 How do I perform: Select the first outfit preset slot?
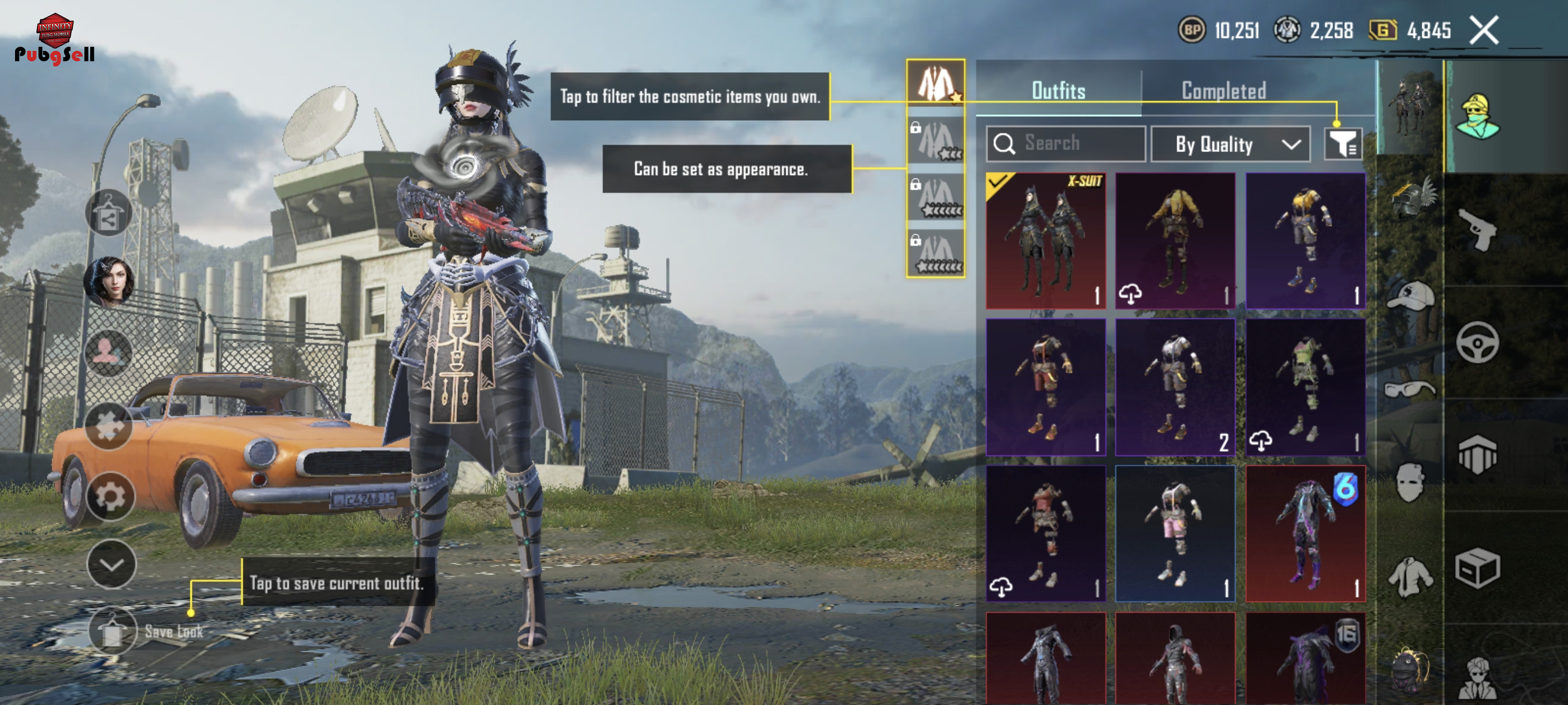935,83
